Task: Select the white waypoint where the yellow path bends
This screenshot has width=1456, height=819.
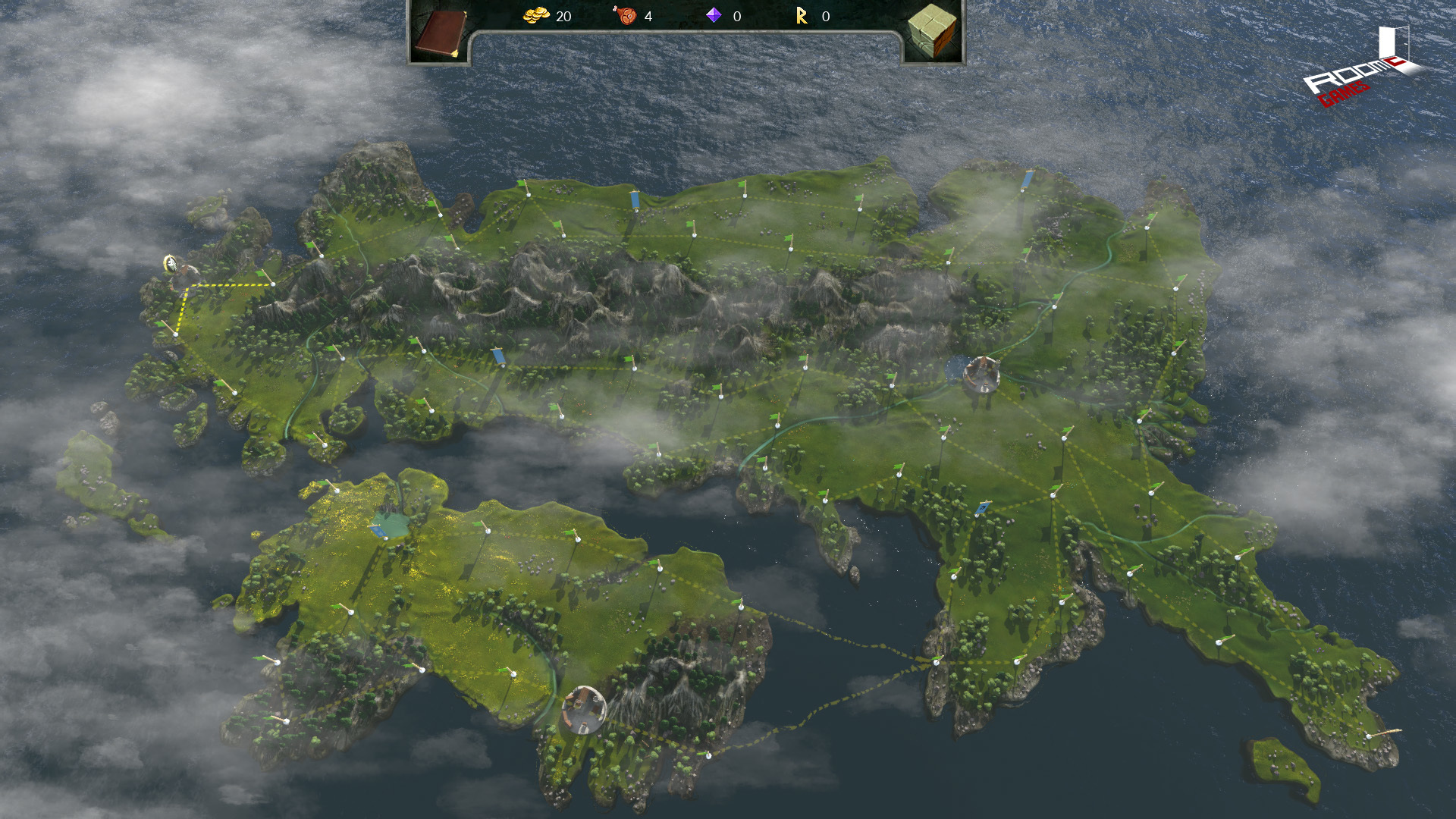Action: tap(274, 283)
